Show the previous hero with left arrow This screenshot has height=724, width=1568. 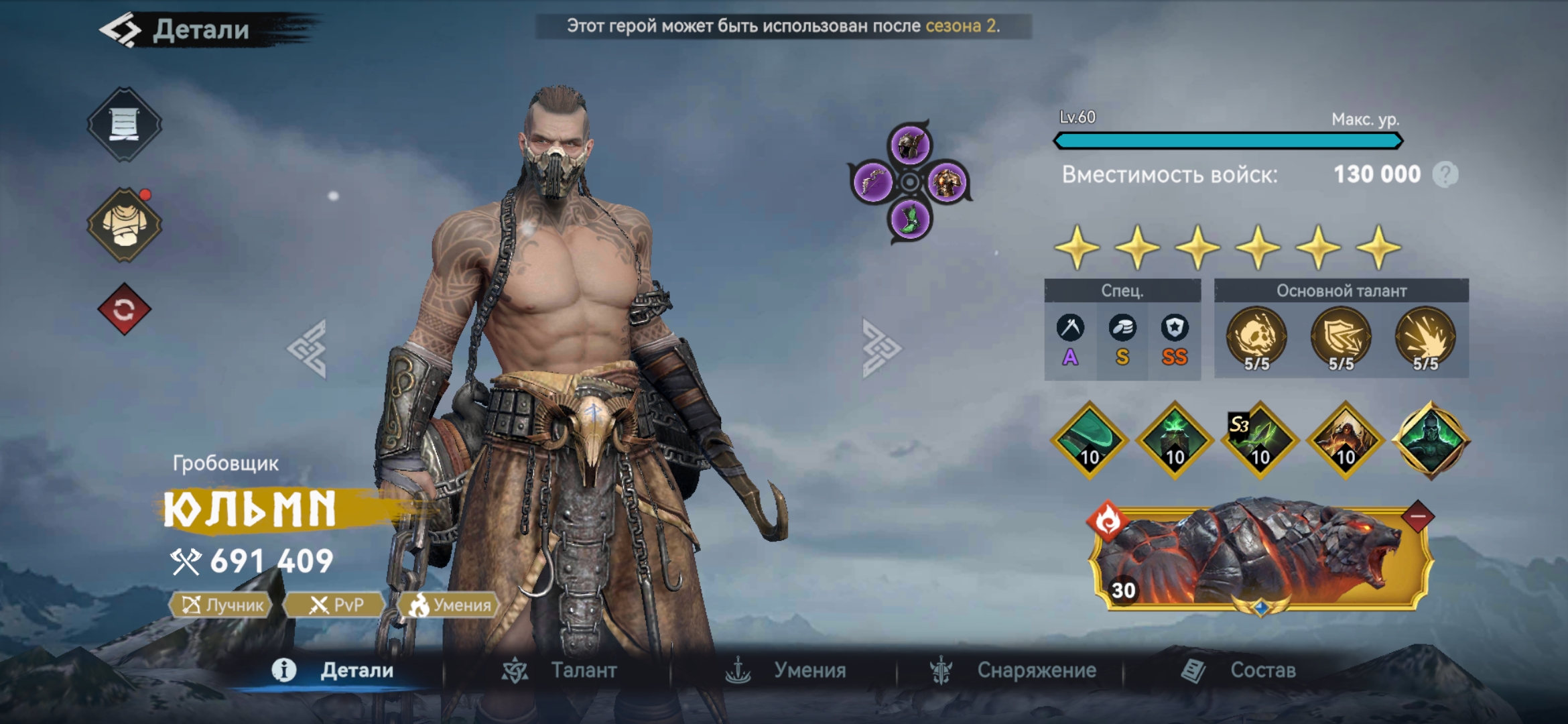point(308,349)
